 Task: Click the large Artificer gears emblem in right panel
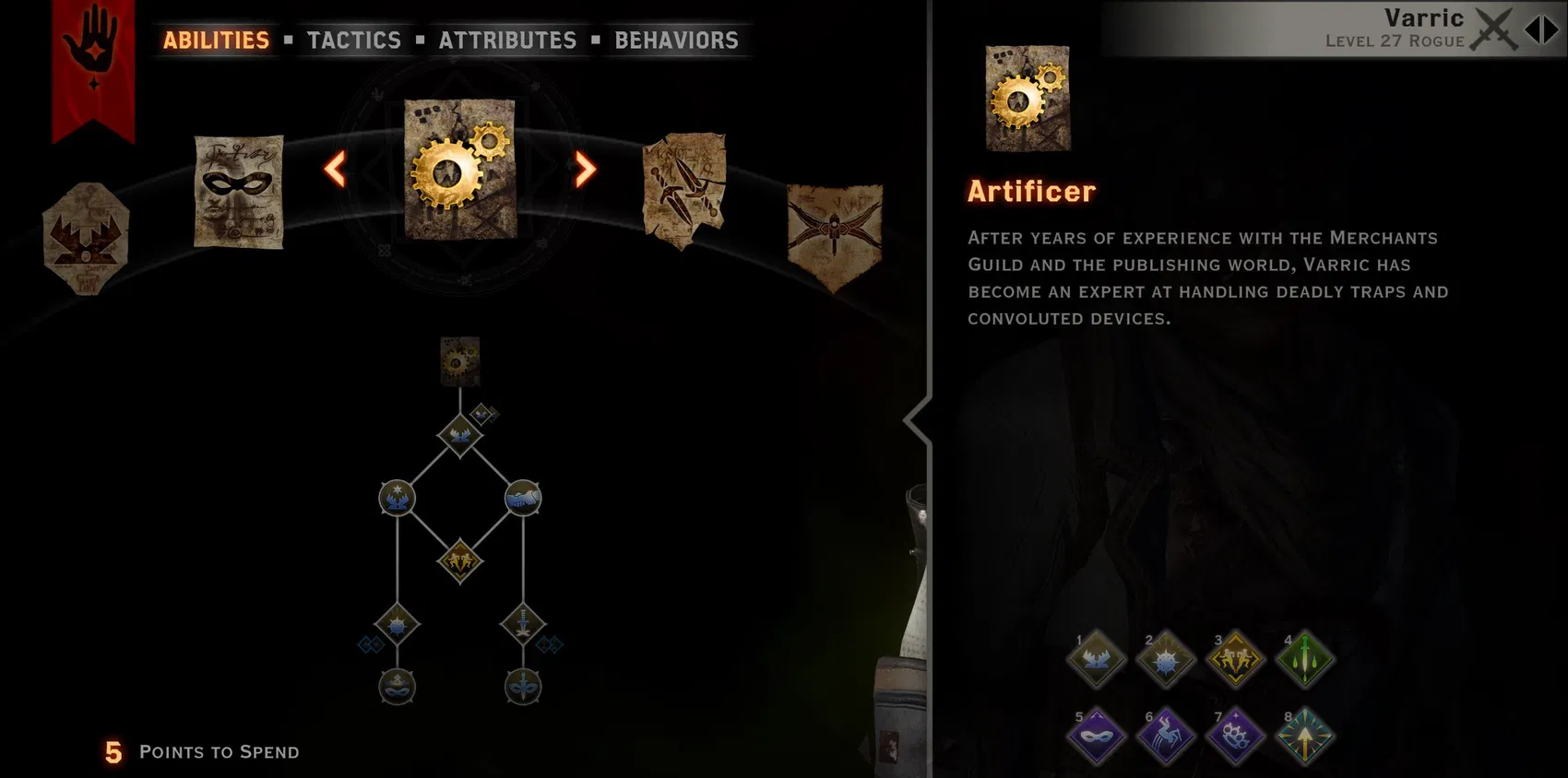click(1027, 97)
